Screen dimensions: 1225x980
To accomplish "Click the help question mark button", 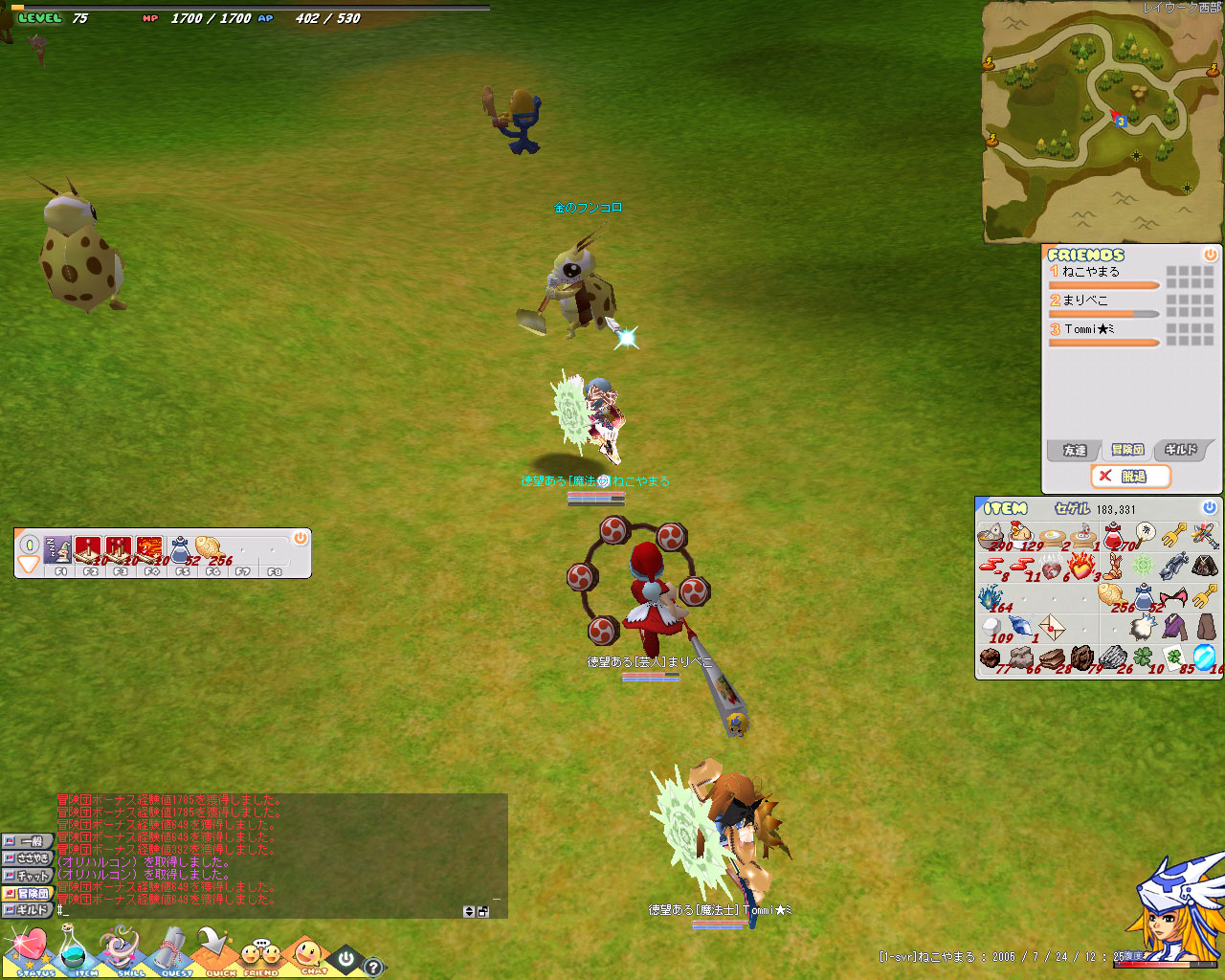I will [x=373, y=967].
